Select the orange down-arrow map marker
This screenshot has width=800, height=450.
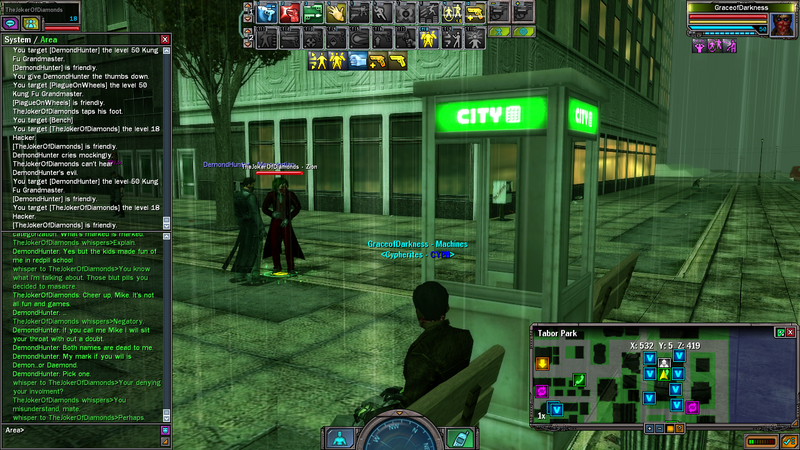(x=543, y=363)
